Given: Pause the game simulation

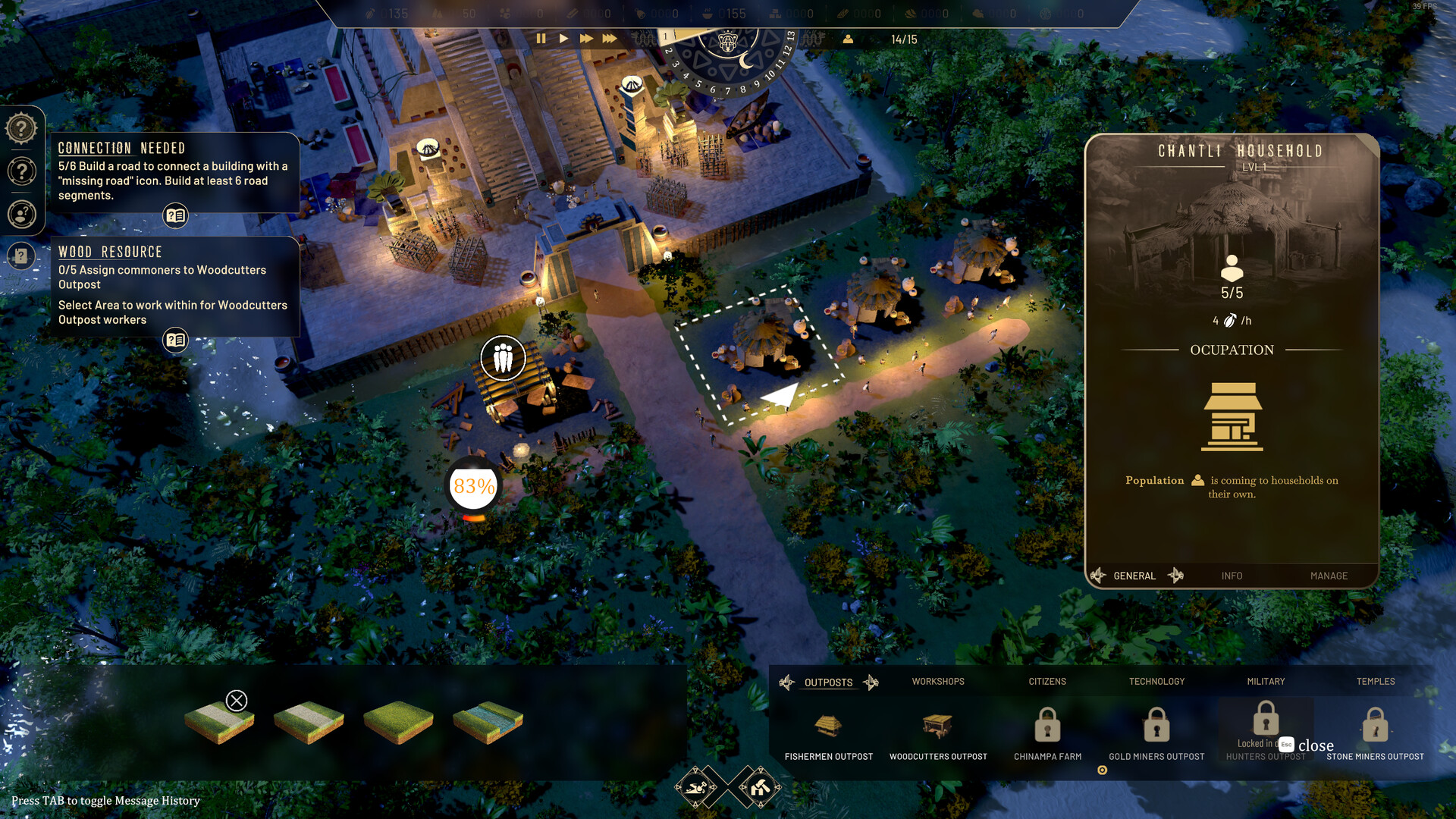Looking at the screenshot, I should coord(541,37).
